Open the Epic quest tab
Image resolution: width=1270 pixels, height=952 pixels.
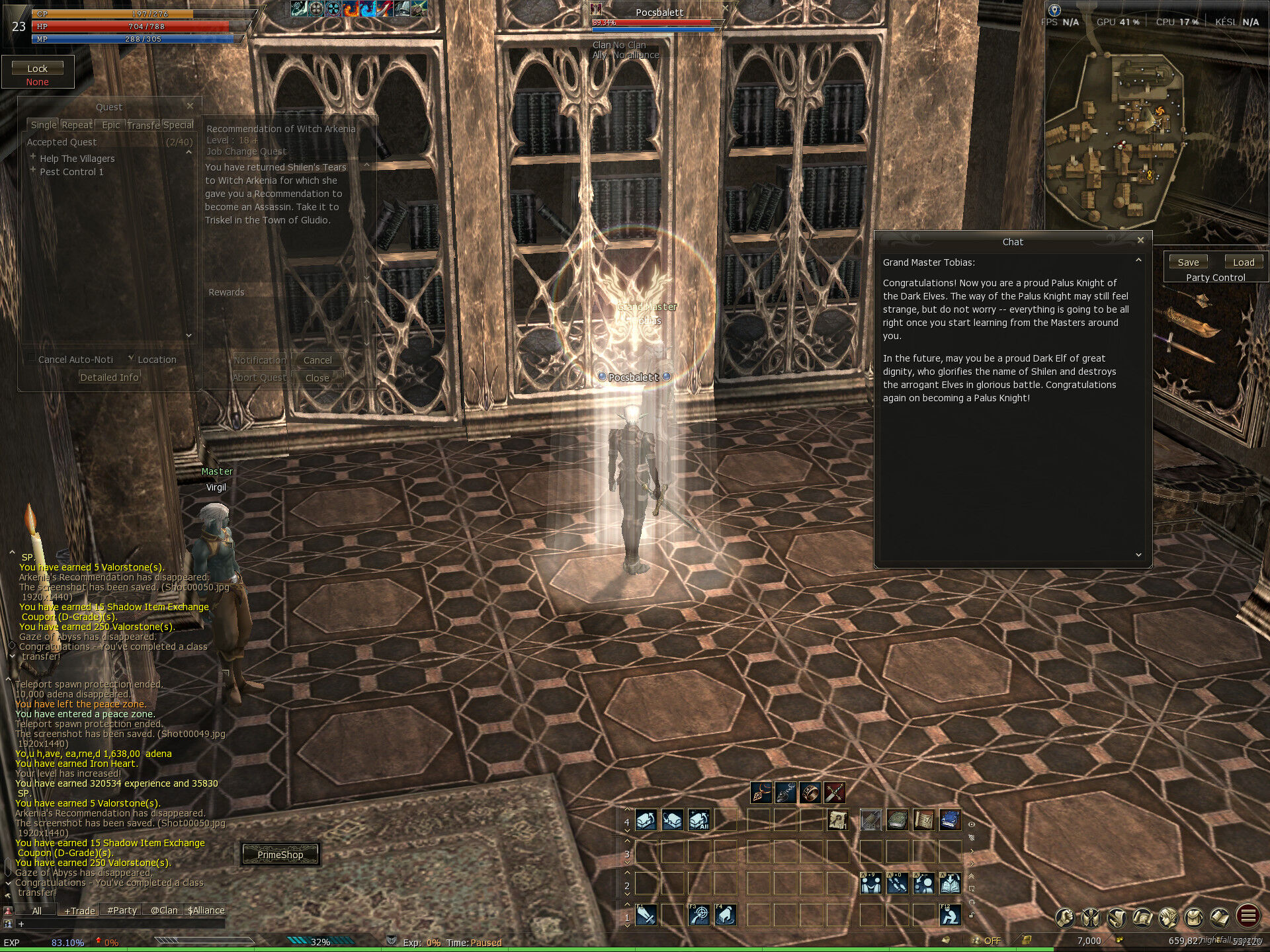[111, 125]
